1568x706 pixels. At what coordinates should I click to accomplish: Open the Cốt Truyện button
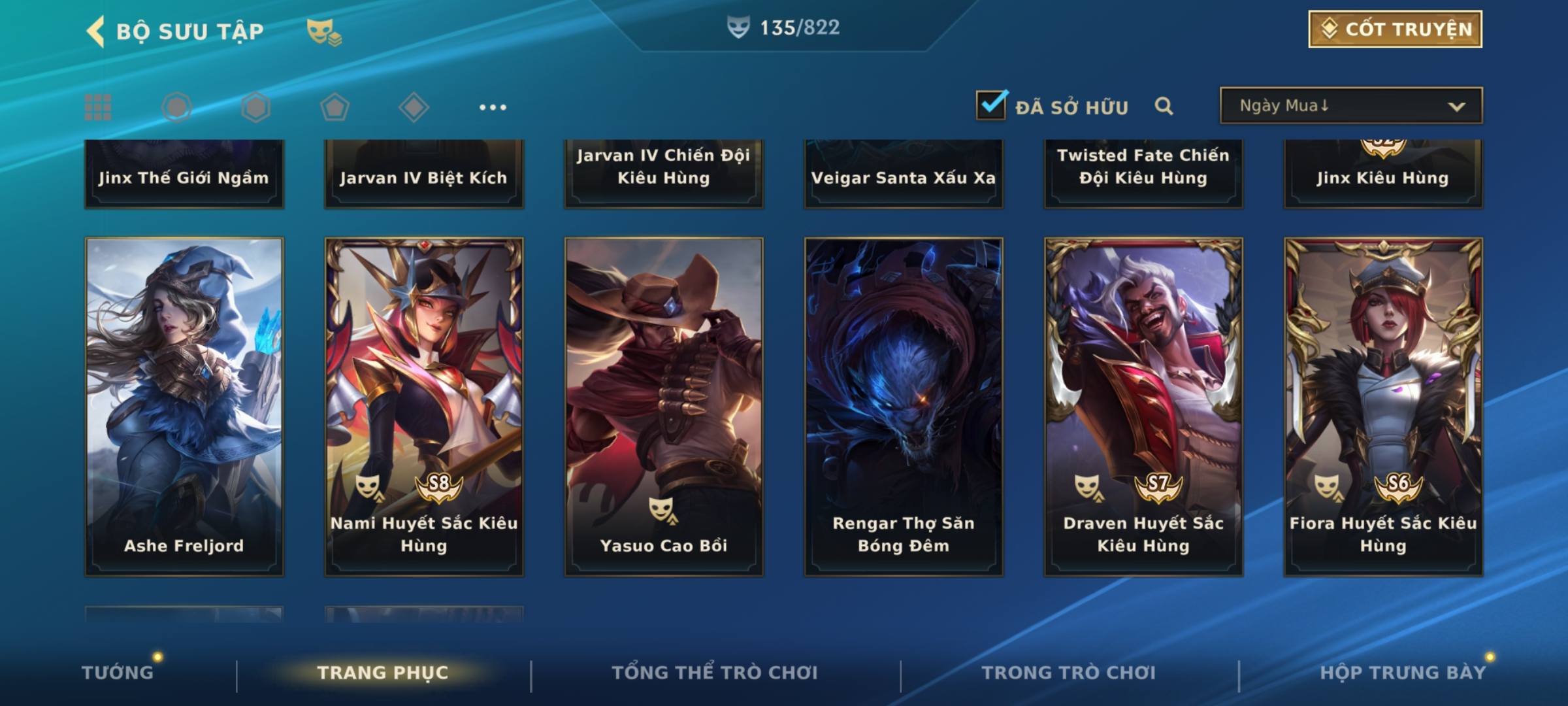1394,29
